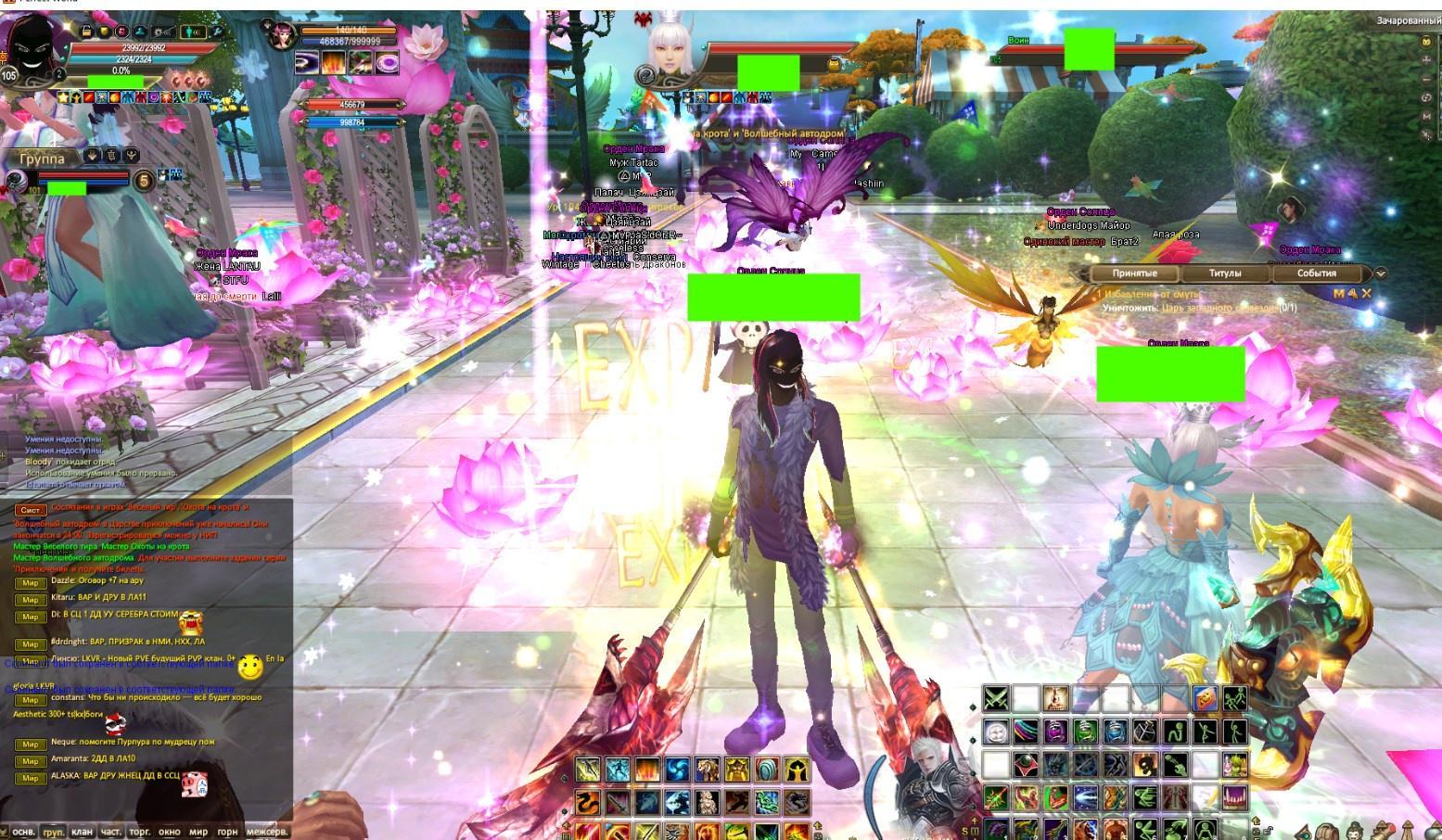This screenshot has height=840, width=1442.
Task: Activate the crossed green swords skill
Action: 996,698
